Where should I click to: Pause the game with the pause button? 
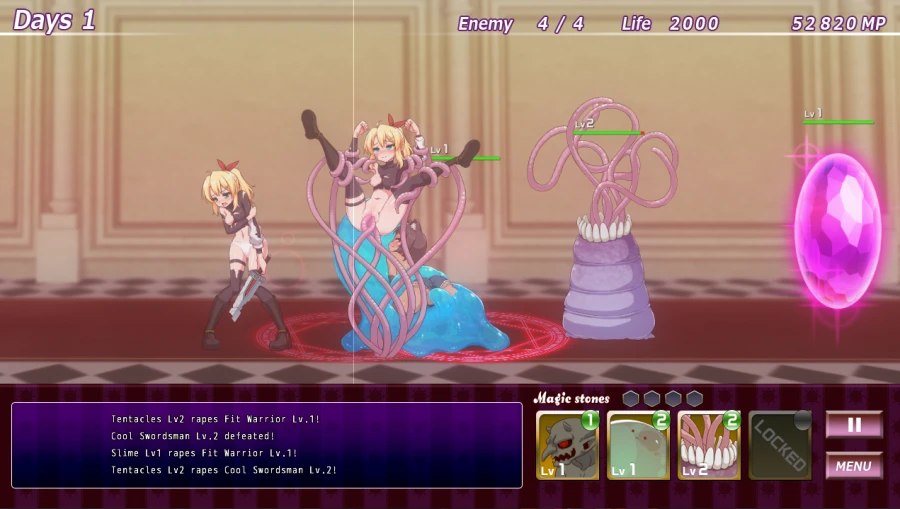tap(853, 424)
